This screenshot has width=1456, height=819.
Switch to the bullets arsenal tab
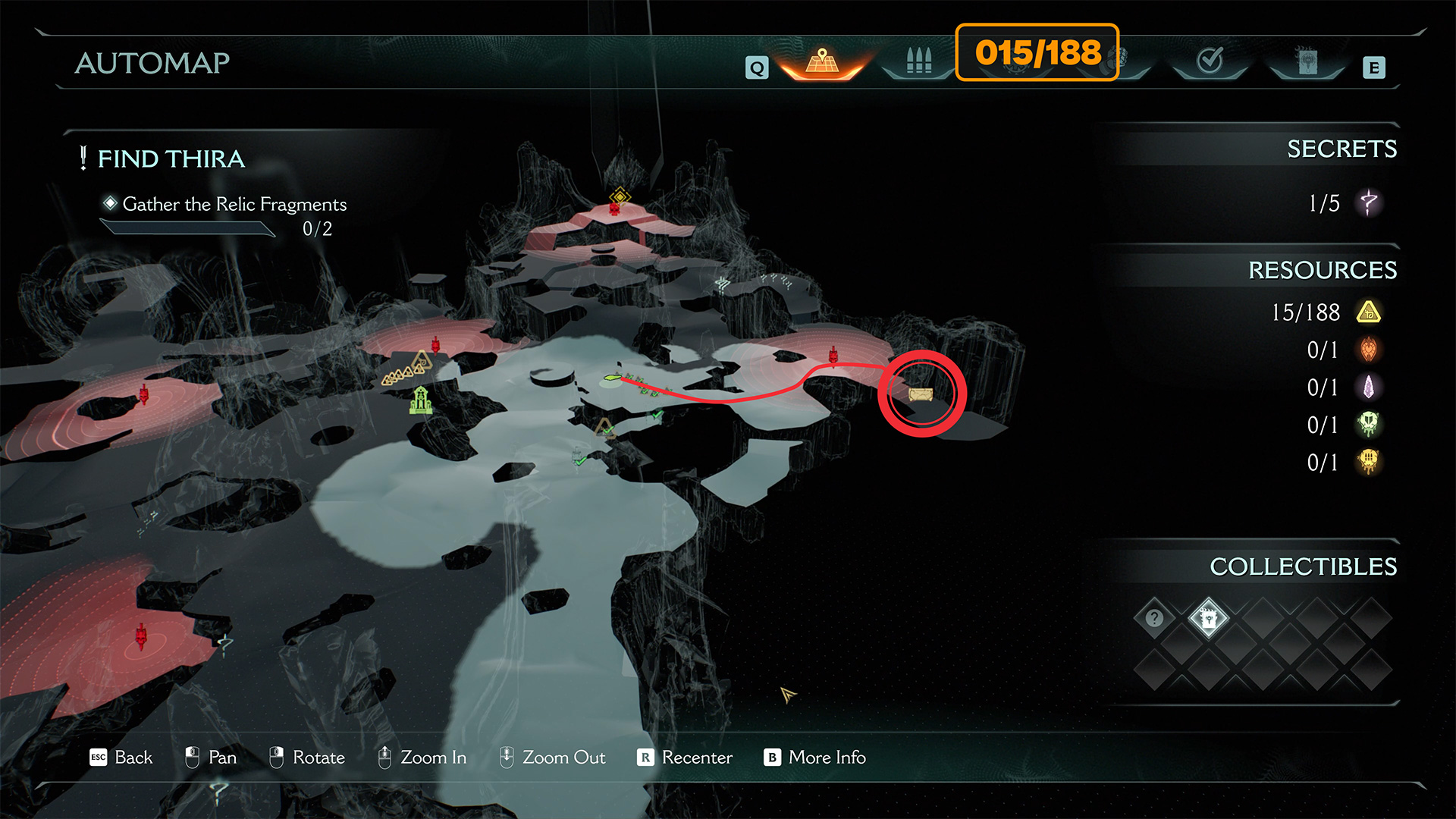tap(918, 61)
